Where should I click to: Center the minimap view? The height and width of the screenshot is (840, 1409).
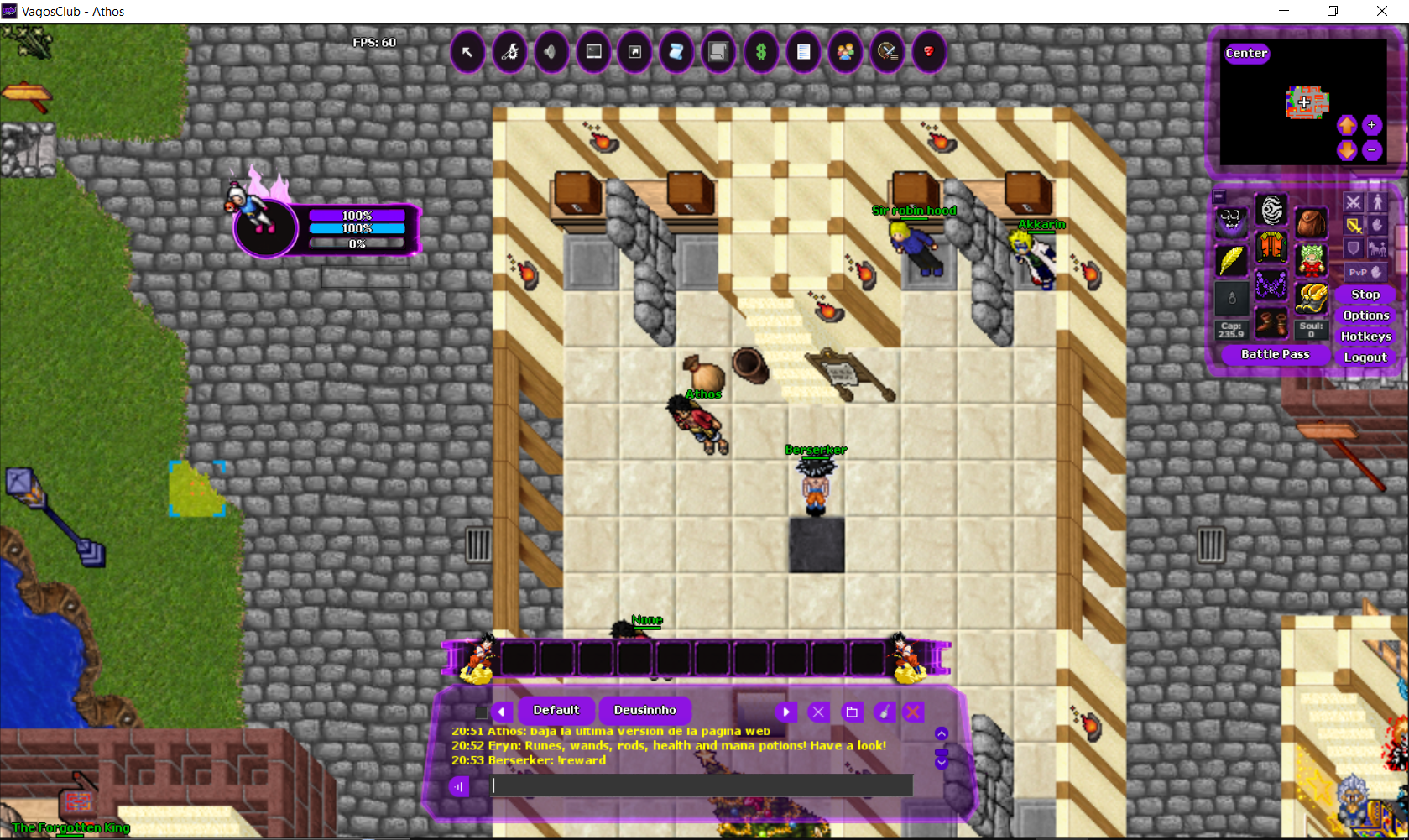click(x=1246, y=53)
